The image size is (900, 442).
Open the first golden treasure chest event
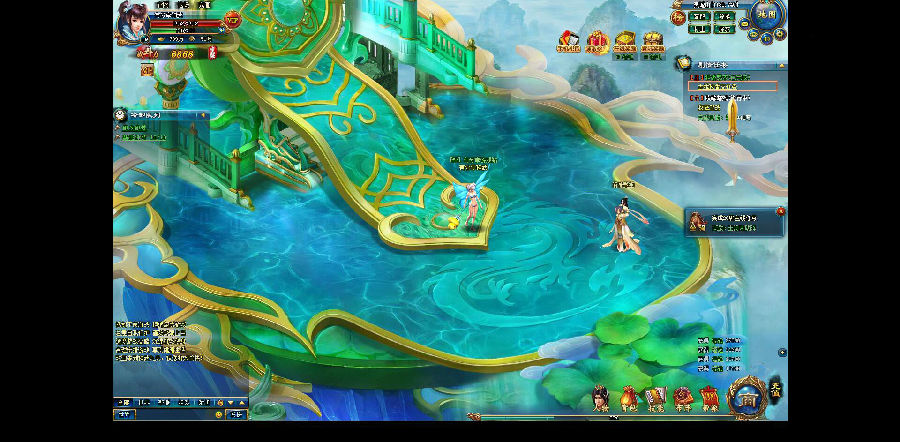point(625,43)
